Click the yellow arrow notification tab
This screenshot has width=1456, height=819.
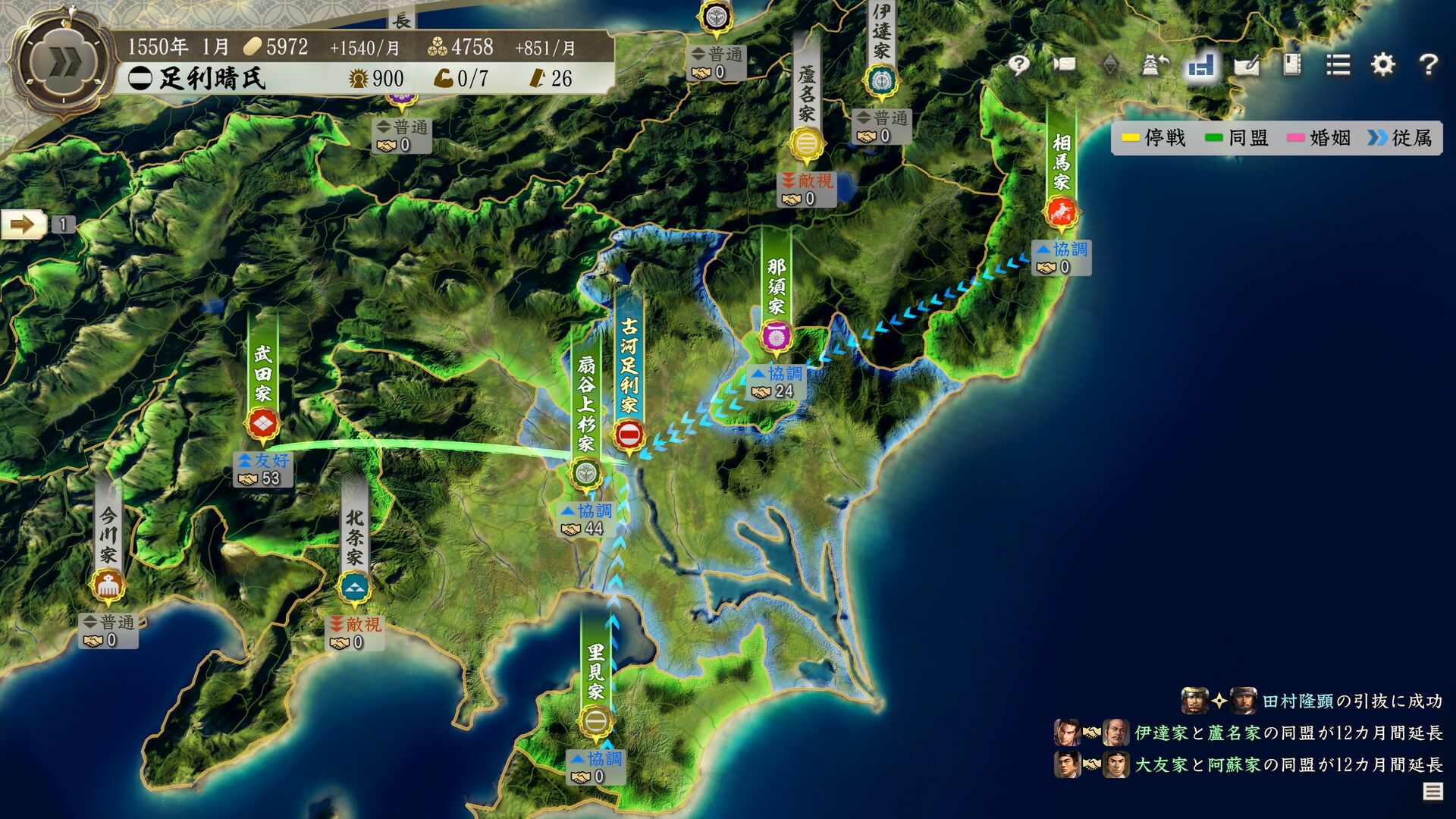[24, 224]
